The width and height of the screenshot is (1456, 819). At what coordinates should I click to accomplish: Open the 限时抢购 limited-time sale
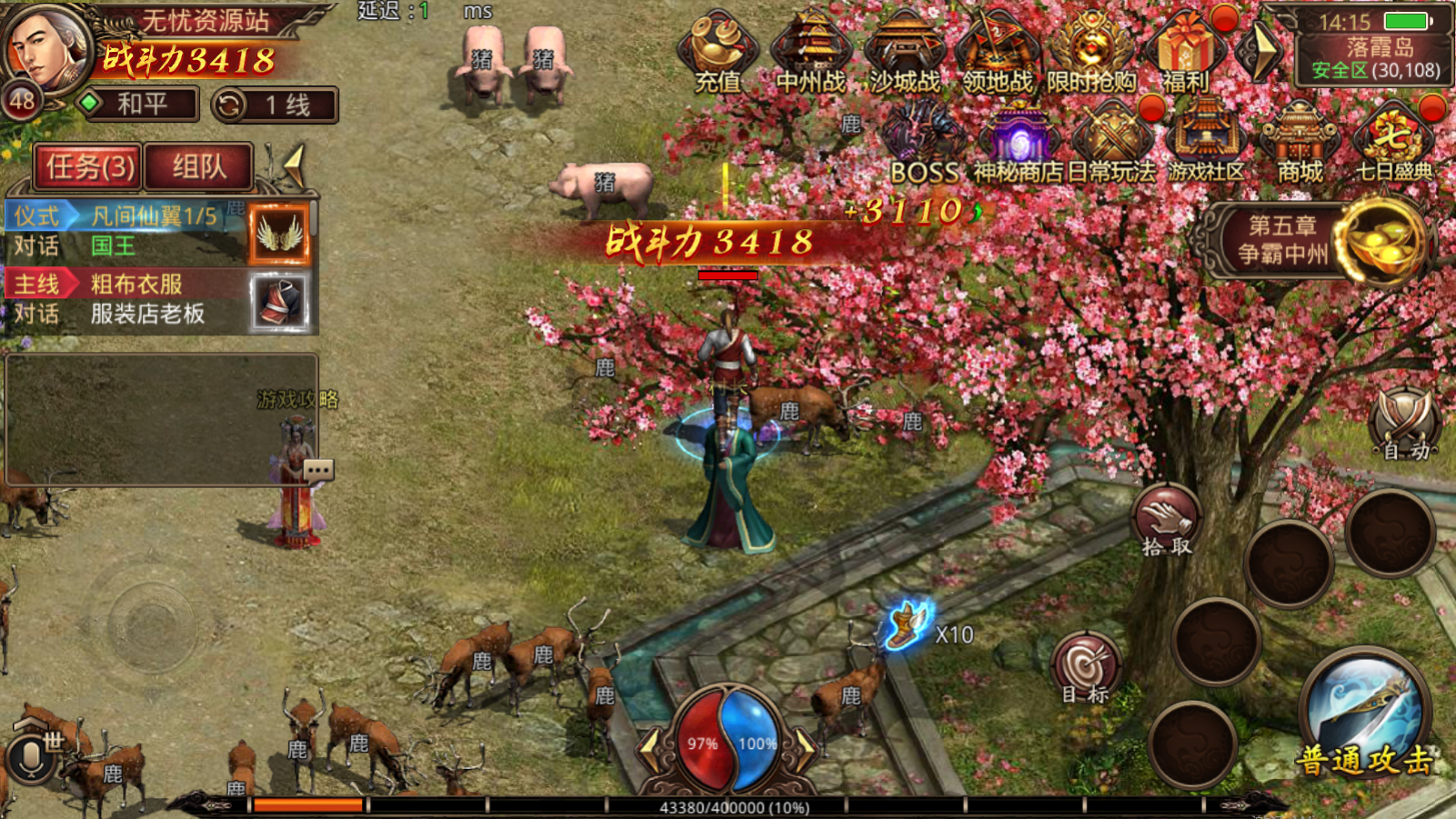pos(1091,52)
